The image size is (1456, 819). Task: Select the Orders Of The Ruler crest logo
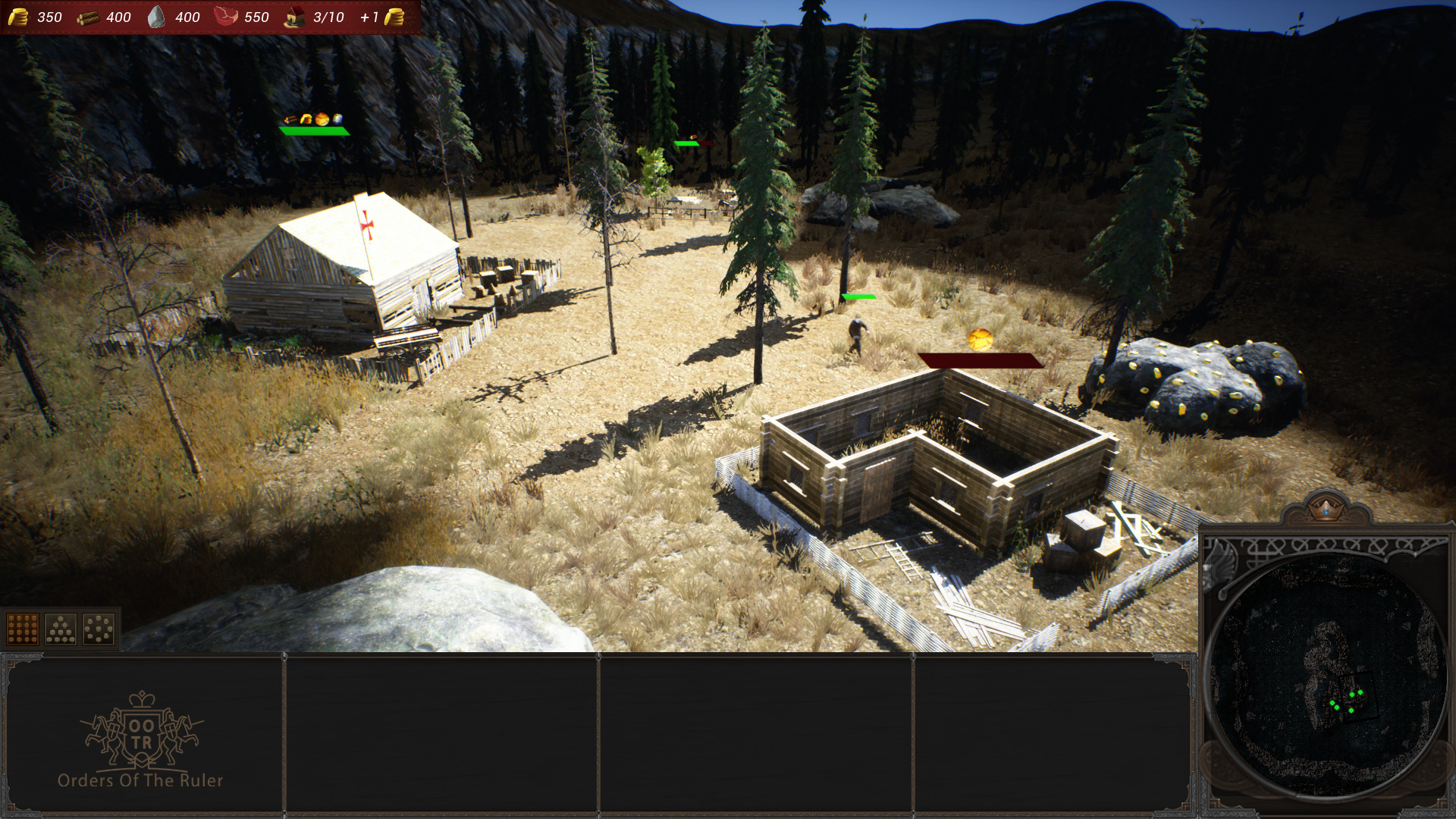pos(140,728)
